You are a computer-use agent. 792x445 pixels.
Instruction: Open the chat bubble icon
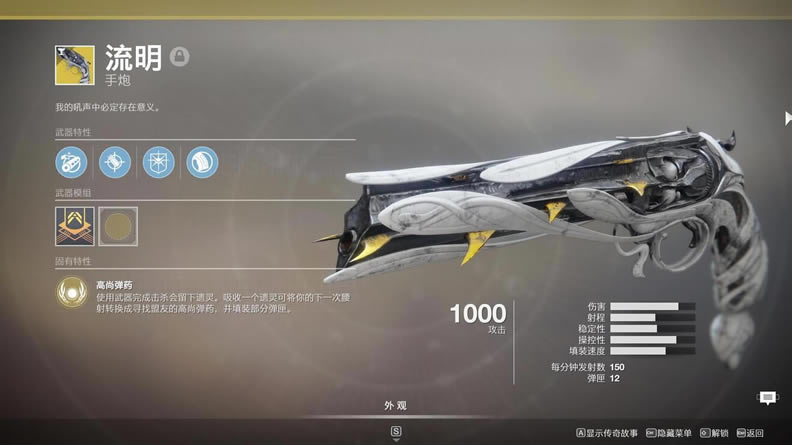coord(767,398)
